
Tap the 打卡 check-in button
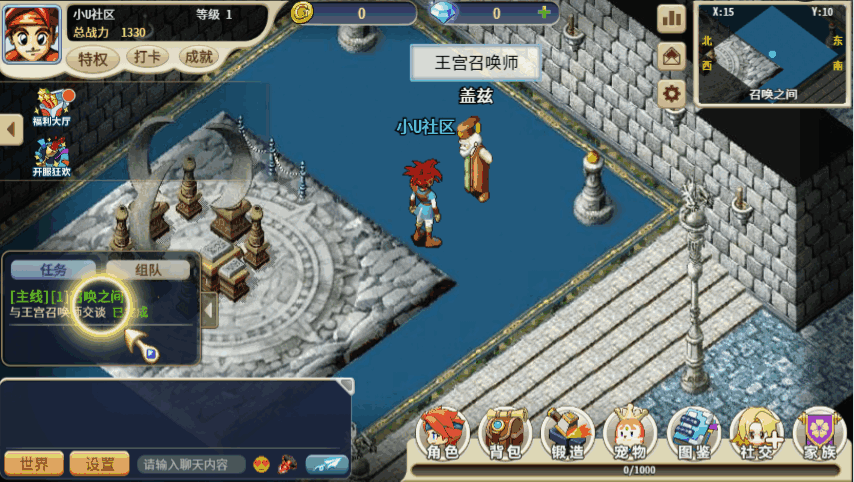(148, 58)
